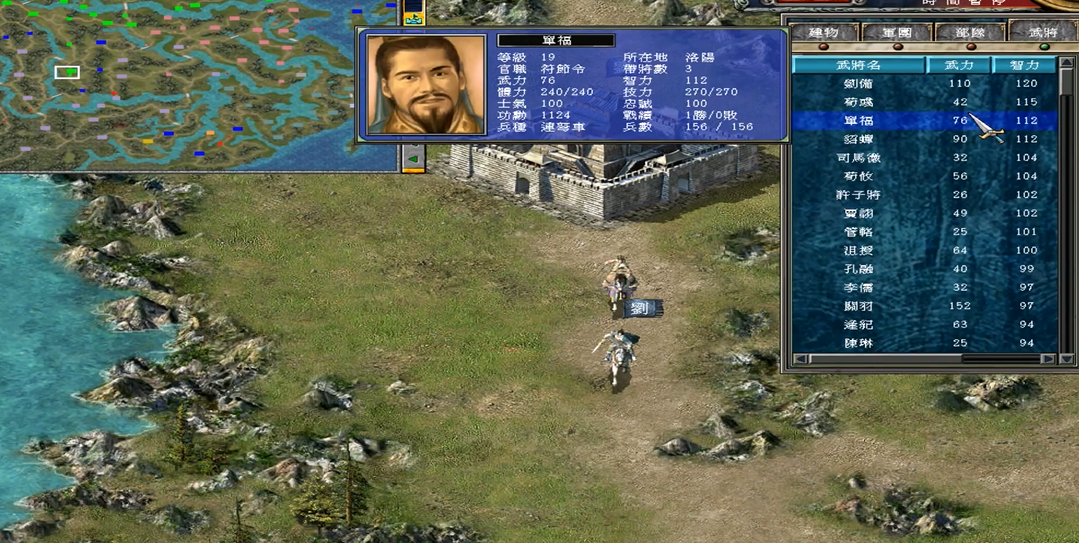The image size is (1079, 543).
Task: Select 貂蟬 from the general list
Action: point(859,139)
